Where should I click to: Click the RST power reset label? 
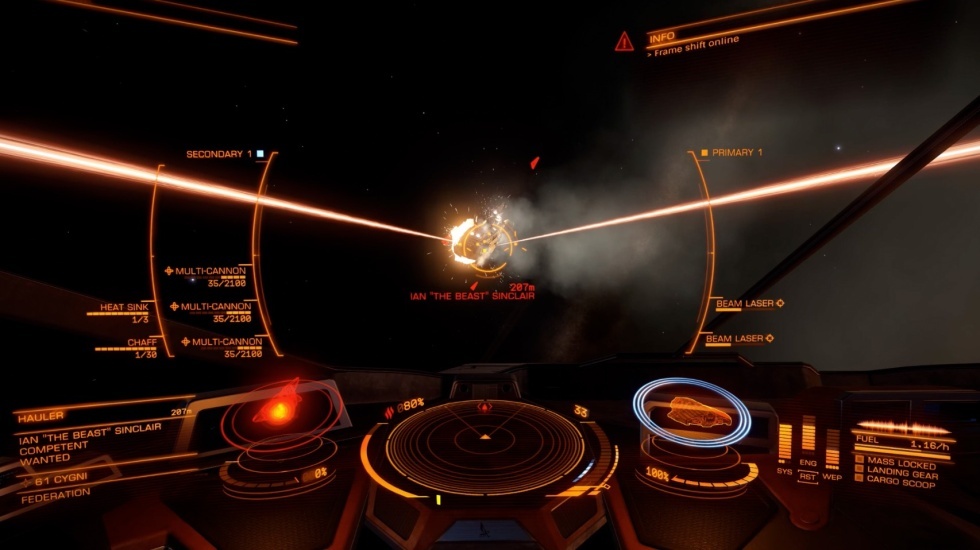coord(808,477)
